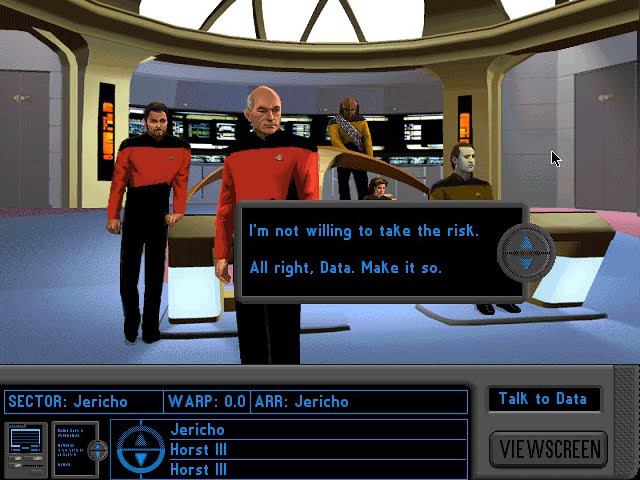This screenshot has width=640, height=480.
Task: Click the destination list's up arrow
Action: click(139, 438)
